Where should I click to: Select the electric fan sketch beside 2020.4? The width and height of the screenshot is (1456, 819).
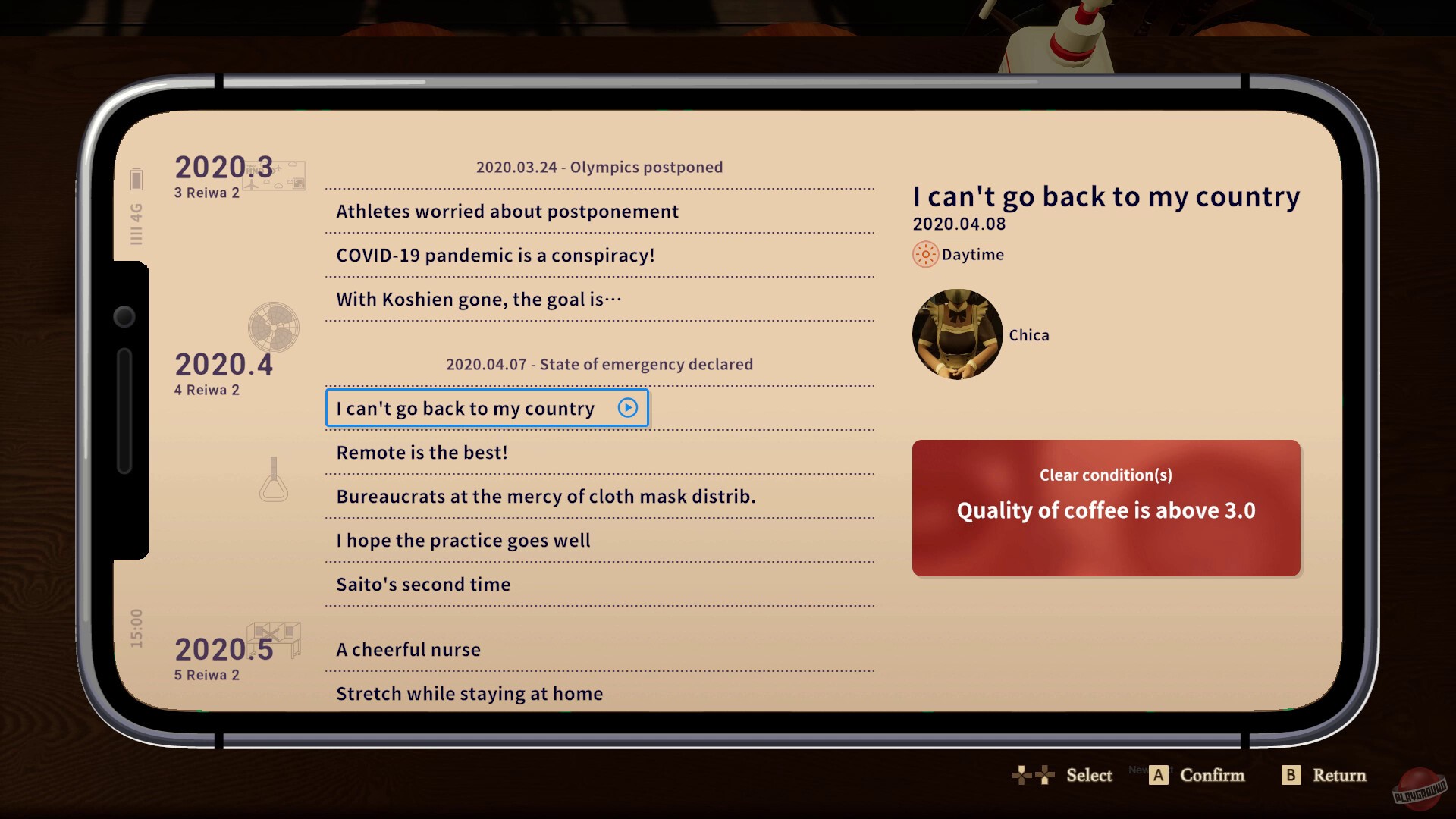coord(273,328)
